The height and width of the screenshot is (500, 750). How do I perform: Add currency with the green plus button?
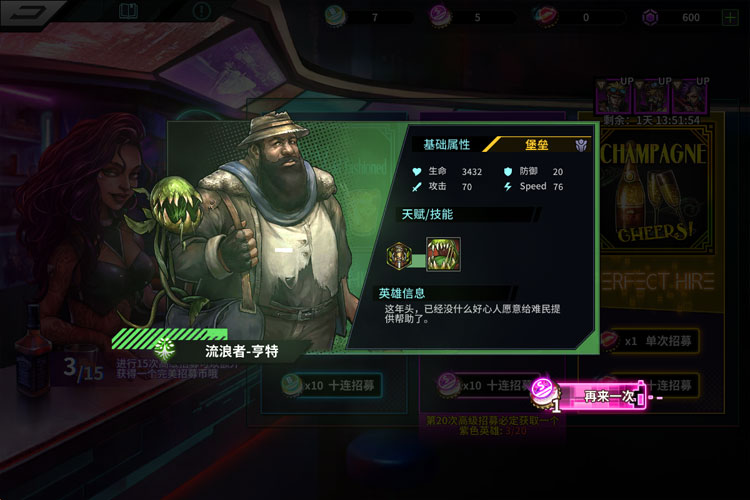tap(731, 17)
